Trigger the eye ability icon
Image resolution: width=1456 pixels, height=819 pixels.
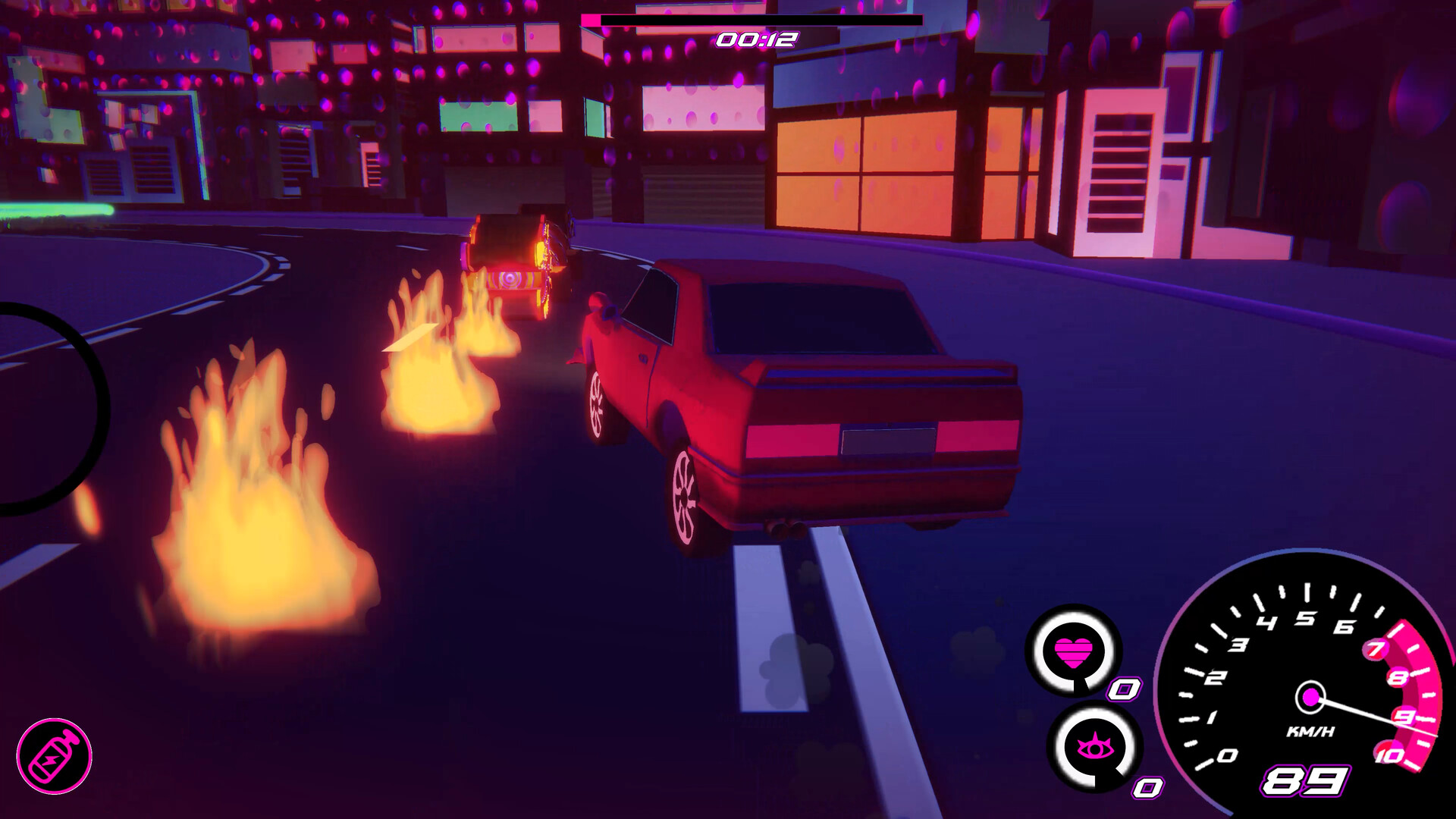[x=1094, y=747]
